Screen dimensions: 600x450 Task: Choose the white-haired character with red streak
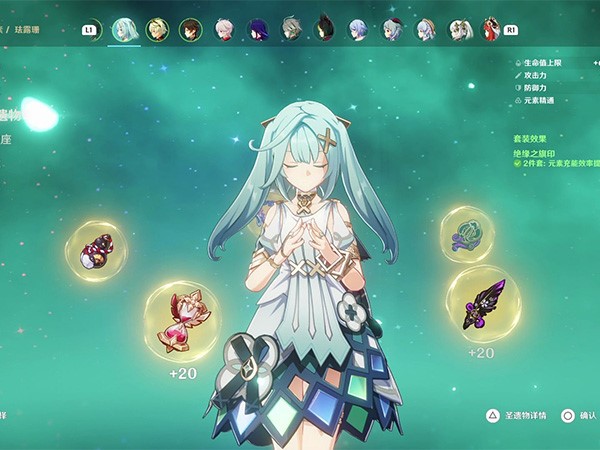click(225, 29)
